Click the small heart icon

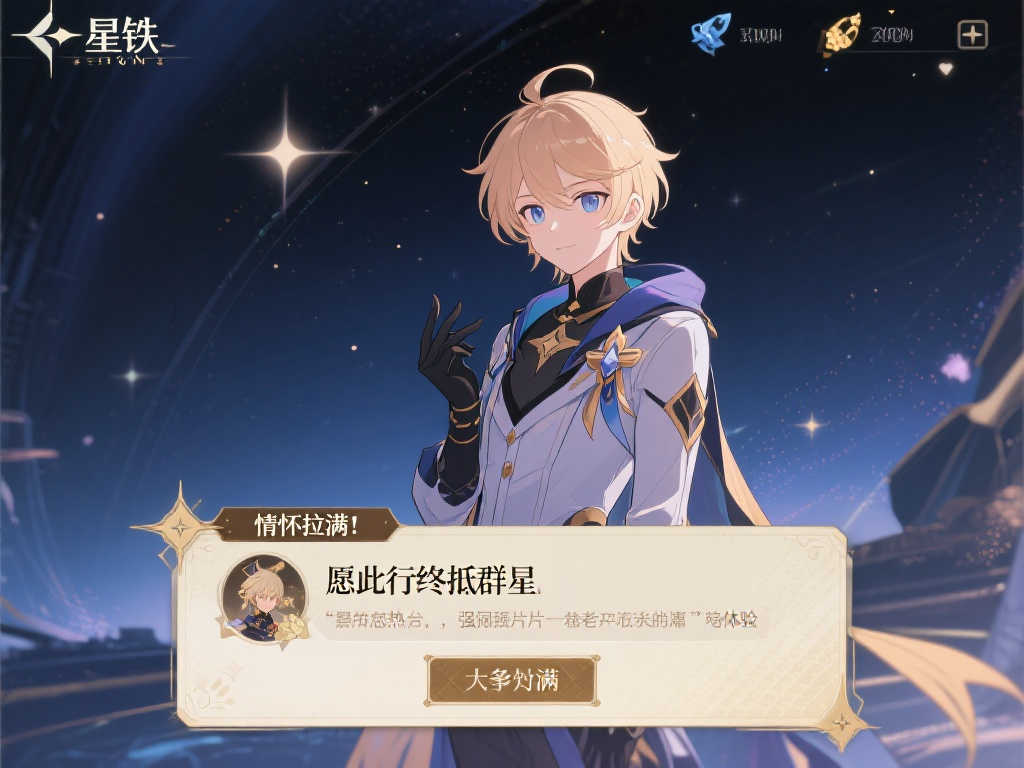pos(945,69)
